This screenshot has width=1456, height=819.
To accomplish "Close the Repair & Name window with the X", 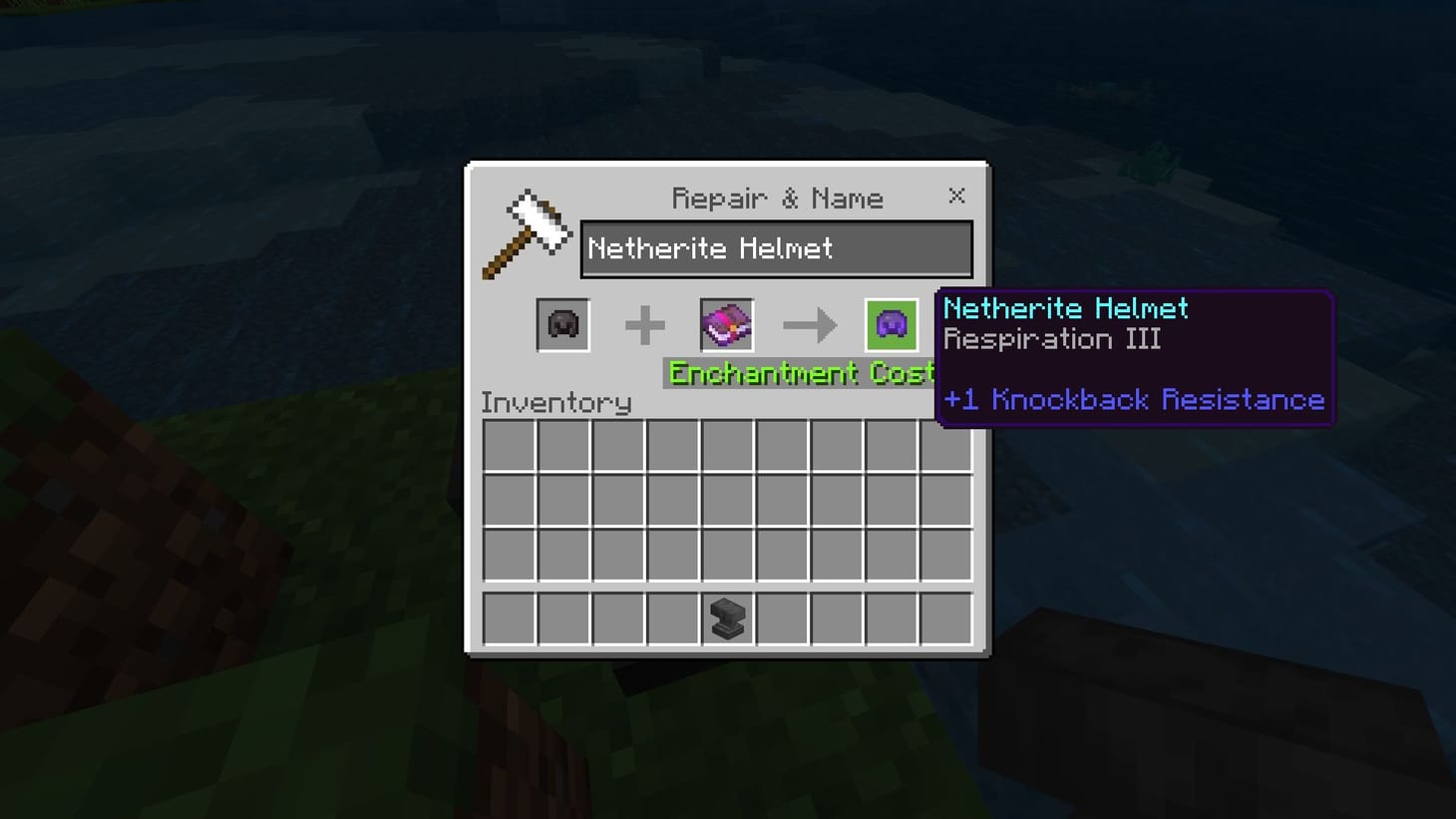I will coord(955,196).
